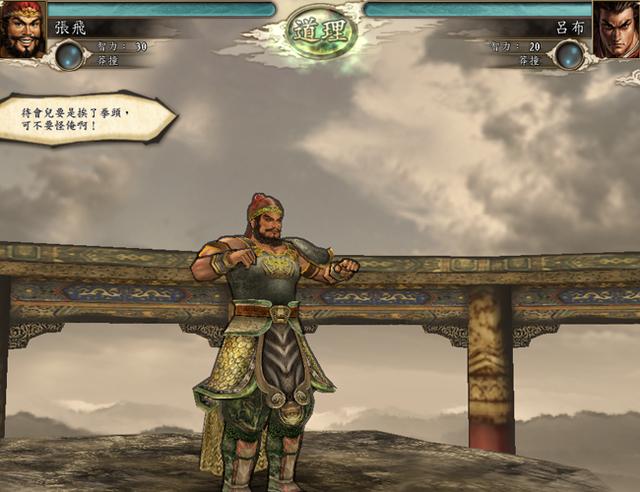The image size is (640, 492).
Task: Click Lu Bu's portrait
Action: point(616,30)
